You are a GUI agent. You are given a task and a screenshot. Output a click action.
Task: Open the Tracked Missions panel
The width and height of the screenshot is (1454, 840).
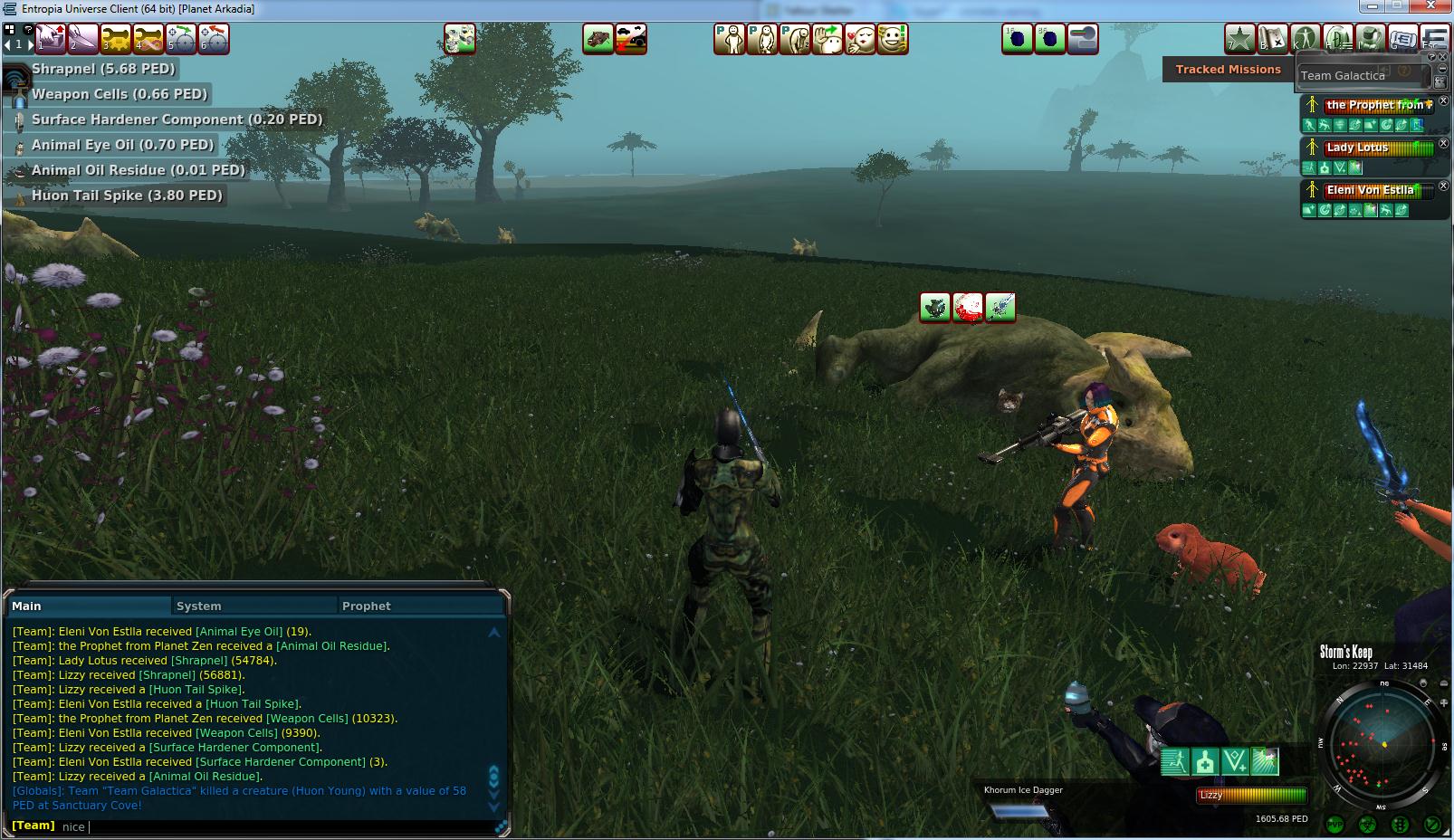(1228, 69)
